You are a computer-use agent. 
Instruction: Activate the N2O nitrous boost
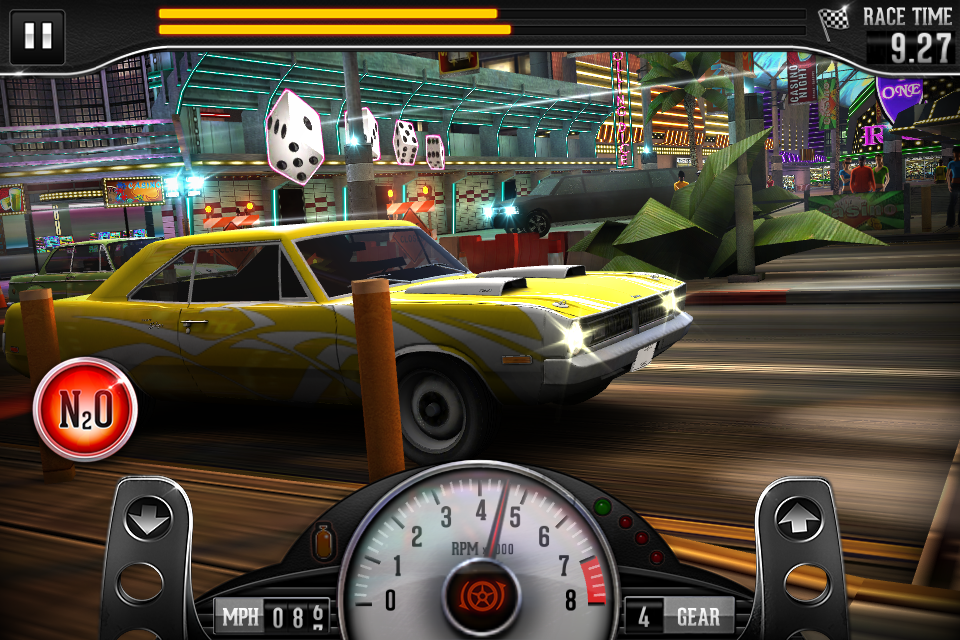(85, 408)
